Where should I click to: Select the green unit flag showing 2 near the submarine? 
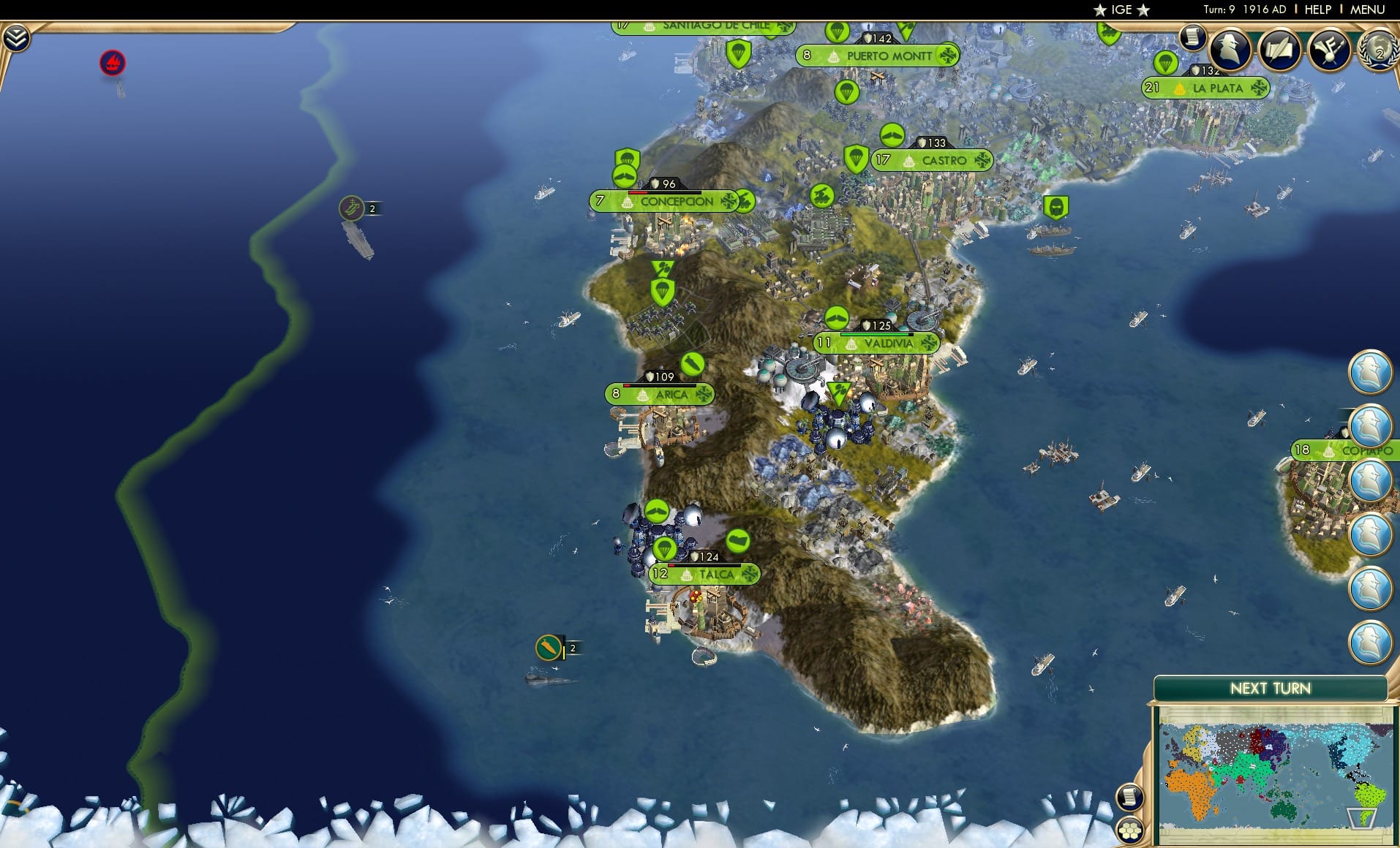(547, 648)
